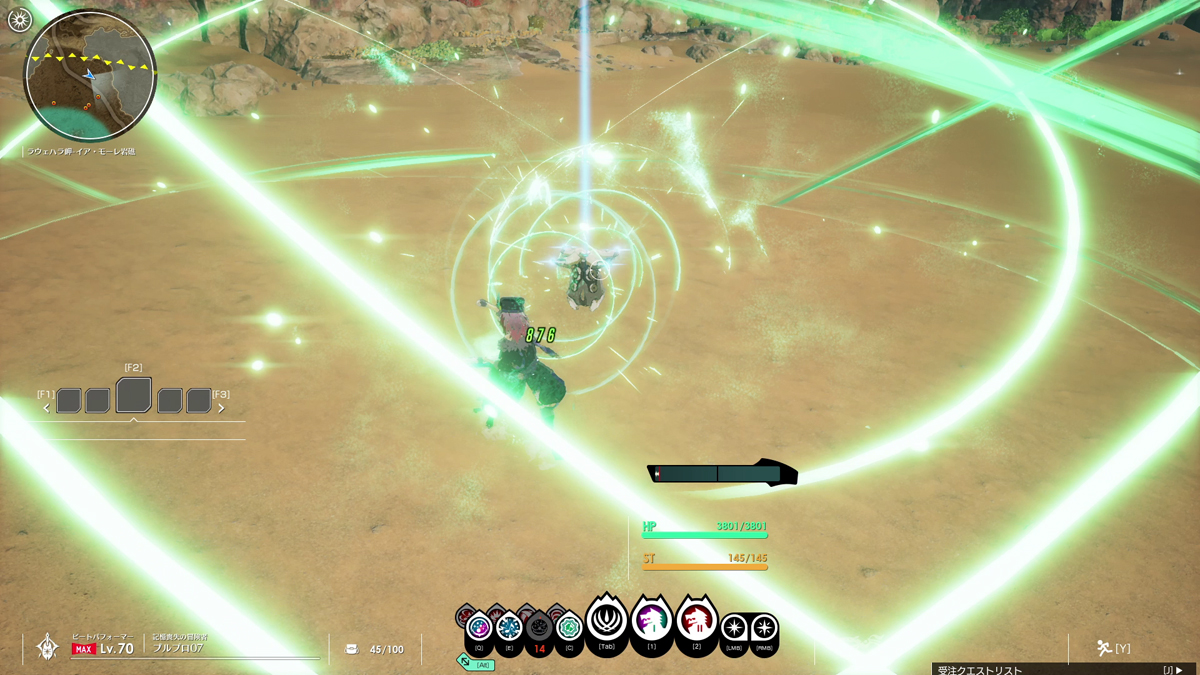Select the large center item slot
Screen dimensions: 1200x675
click(134, 396)
